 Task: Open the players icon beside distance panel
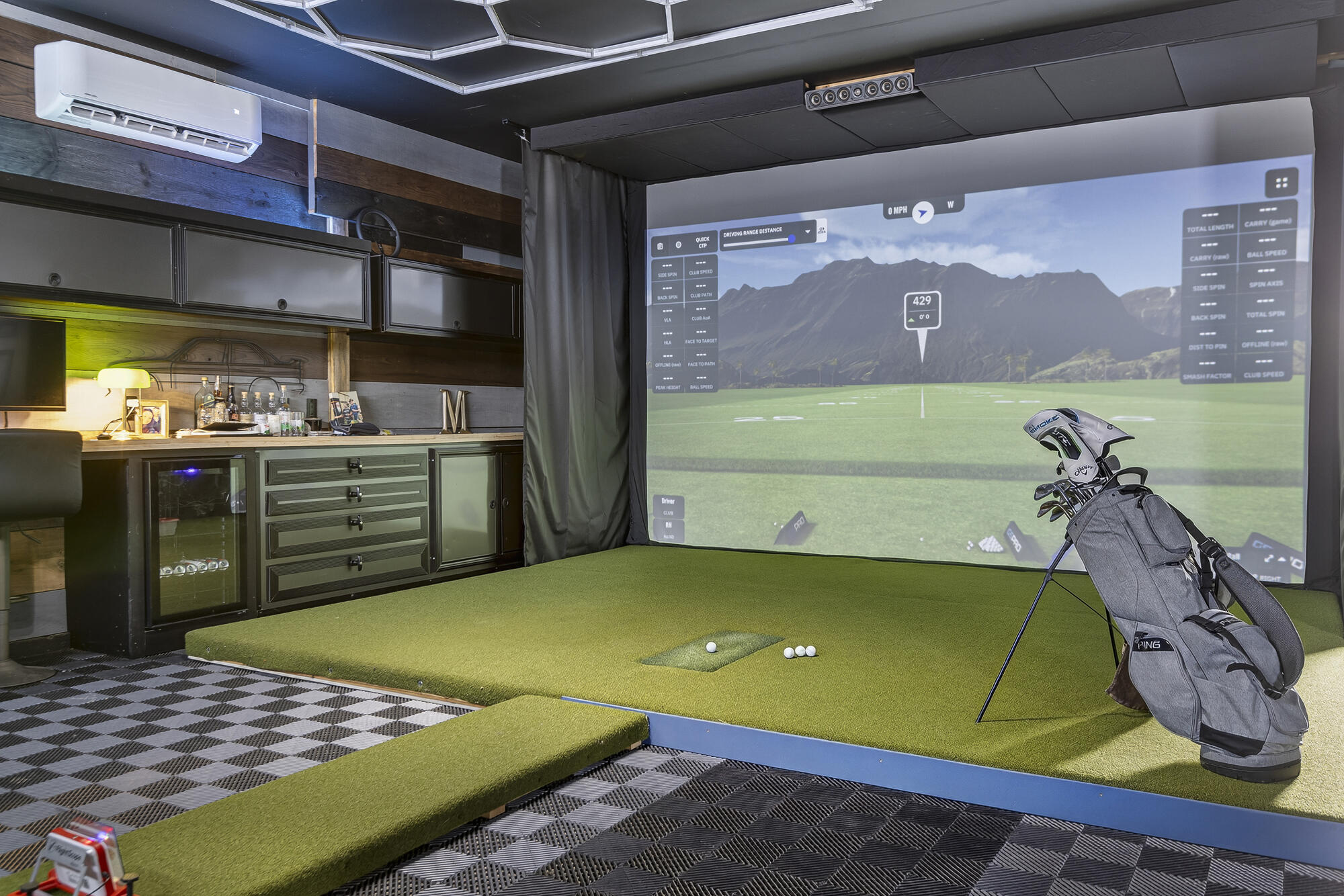coord(821,230)
